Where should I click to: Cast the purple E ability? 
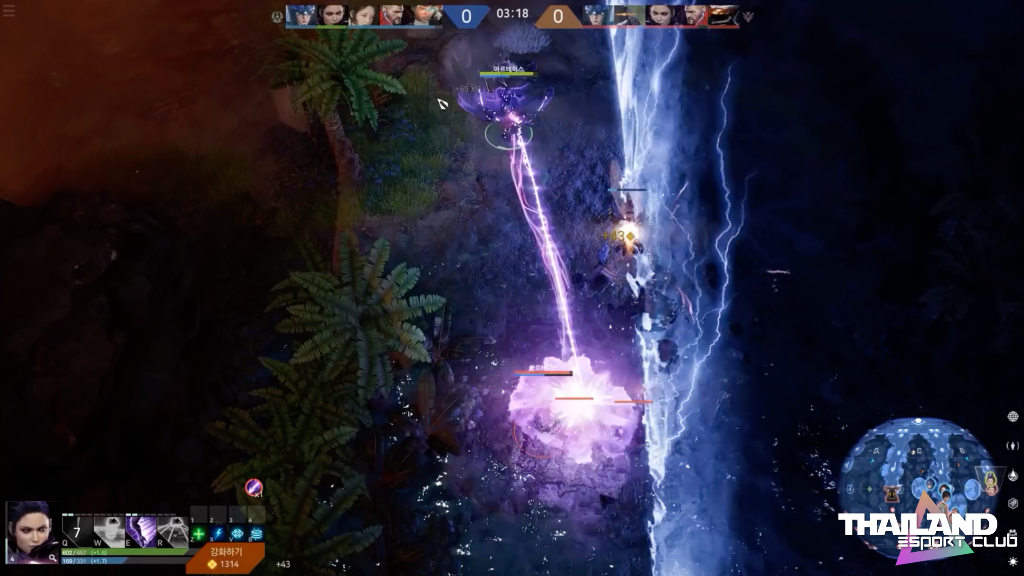(141, 530)
